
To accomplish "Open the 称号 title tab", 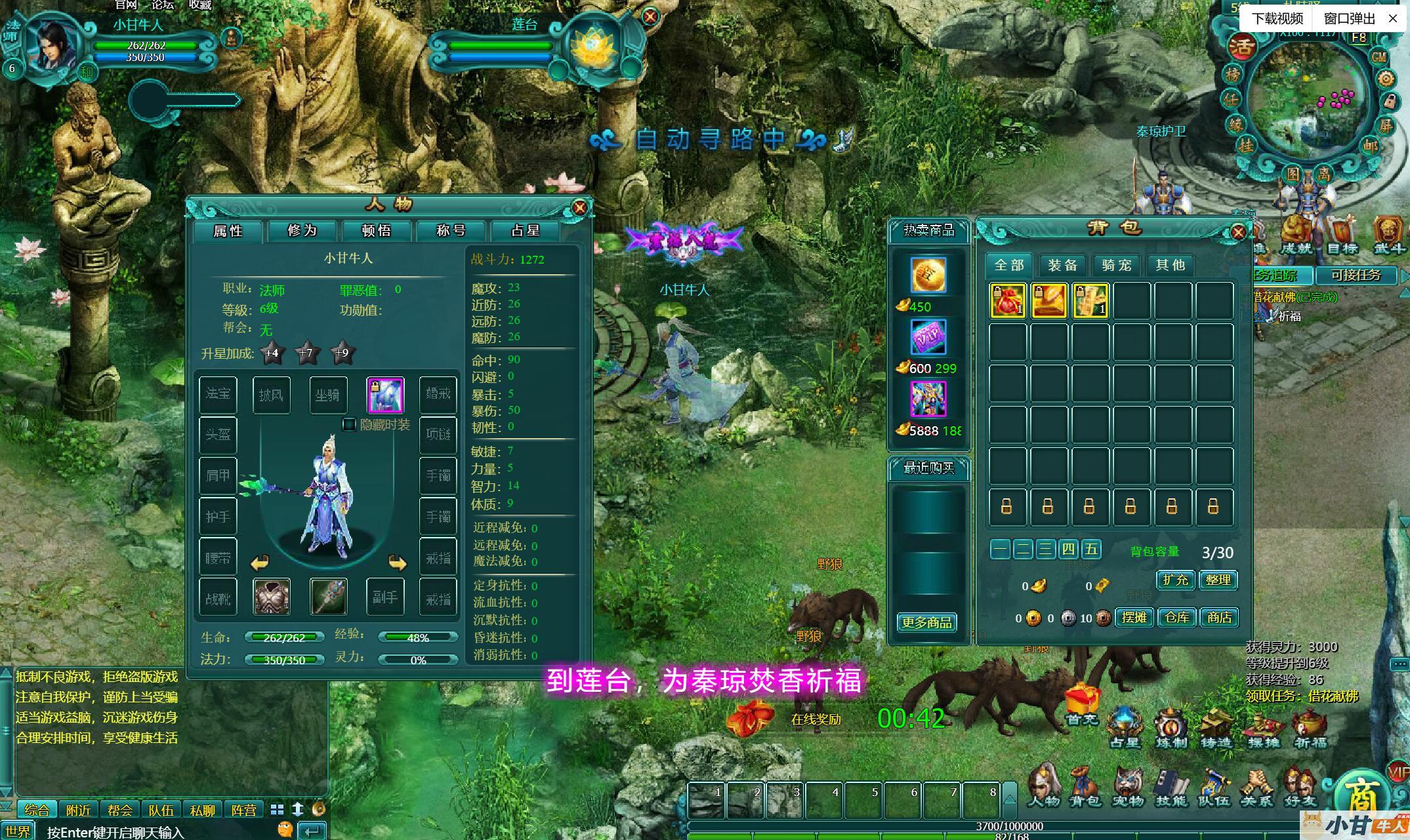I will 451,231.
